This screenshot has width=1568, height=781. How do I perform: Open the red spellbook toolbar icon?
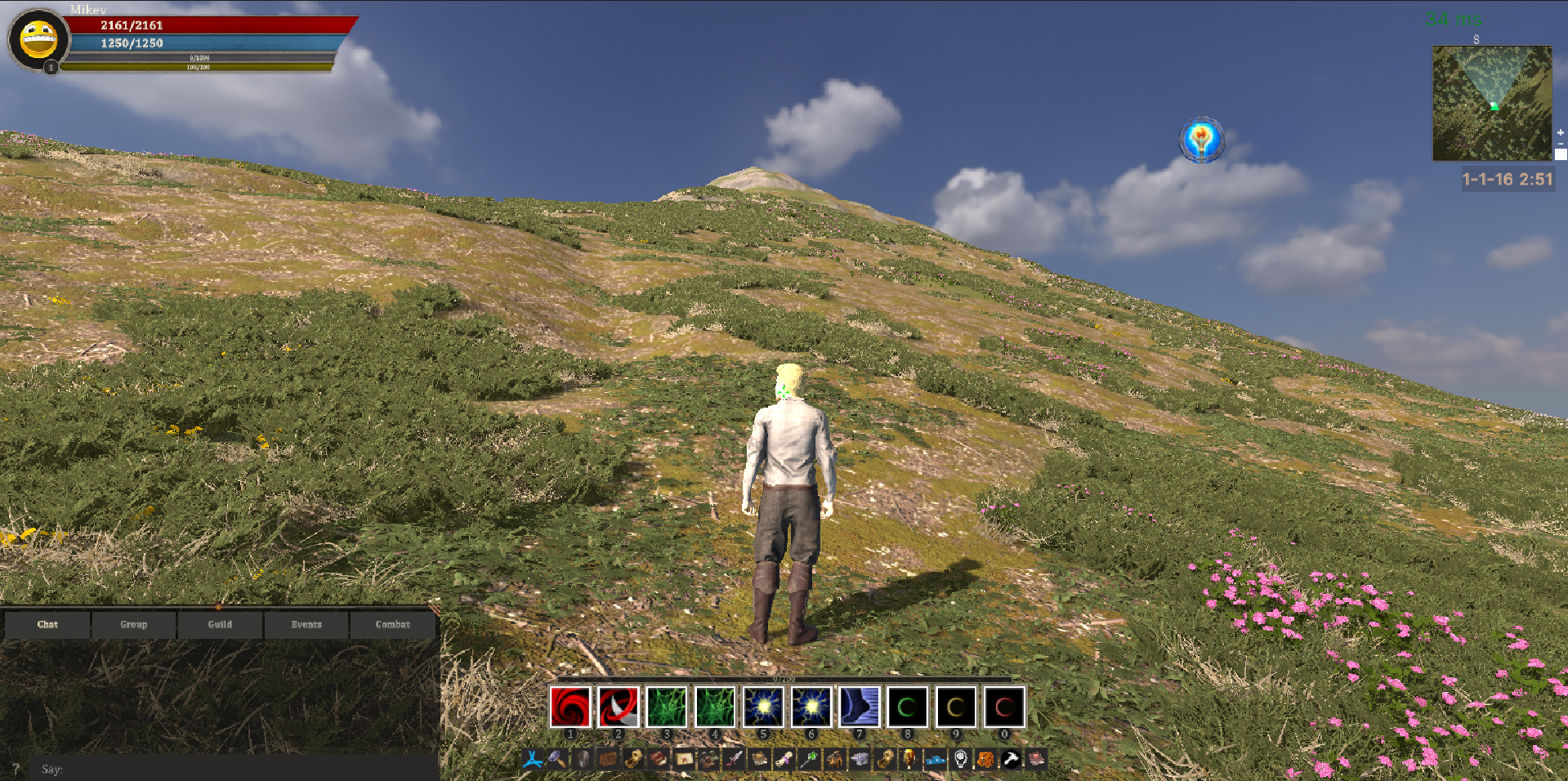(x=659, y=760)
